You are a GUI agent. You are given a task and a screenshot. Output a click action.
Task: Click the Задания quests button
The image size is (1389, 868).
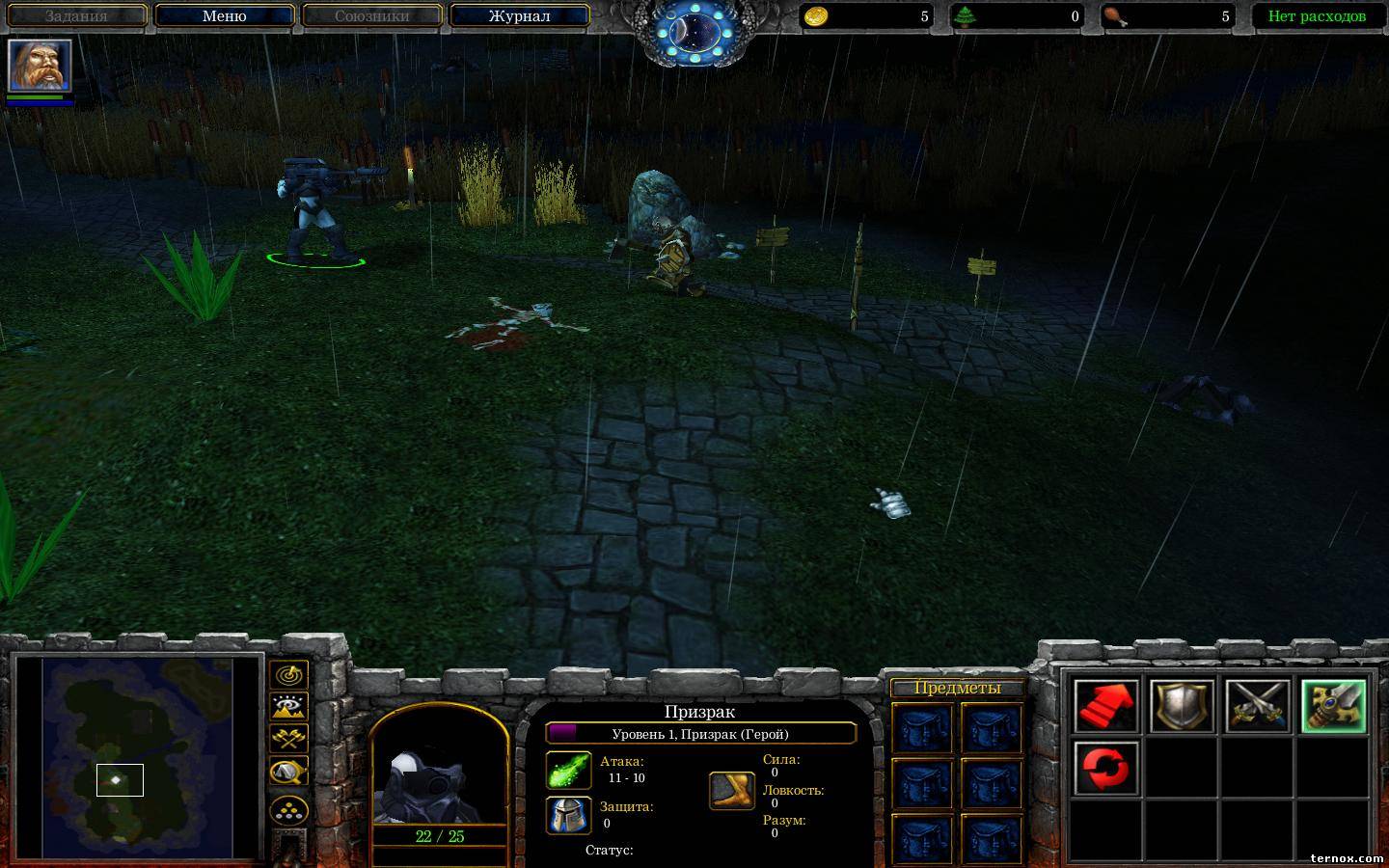77,15
